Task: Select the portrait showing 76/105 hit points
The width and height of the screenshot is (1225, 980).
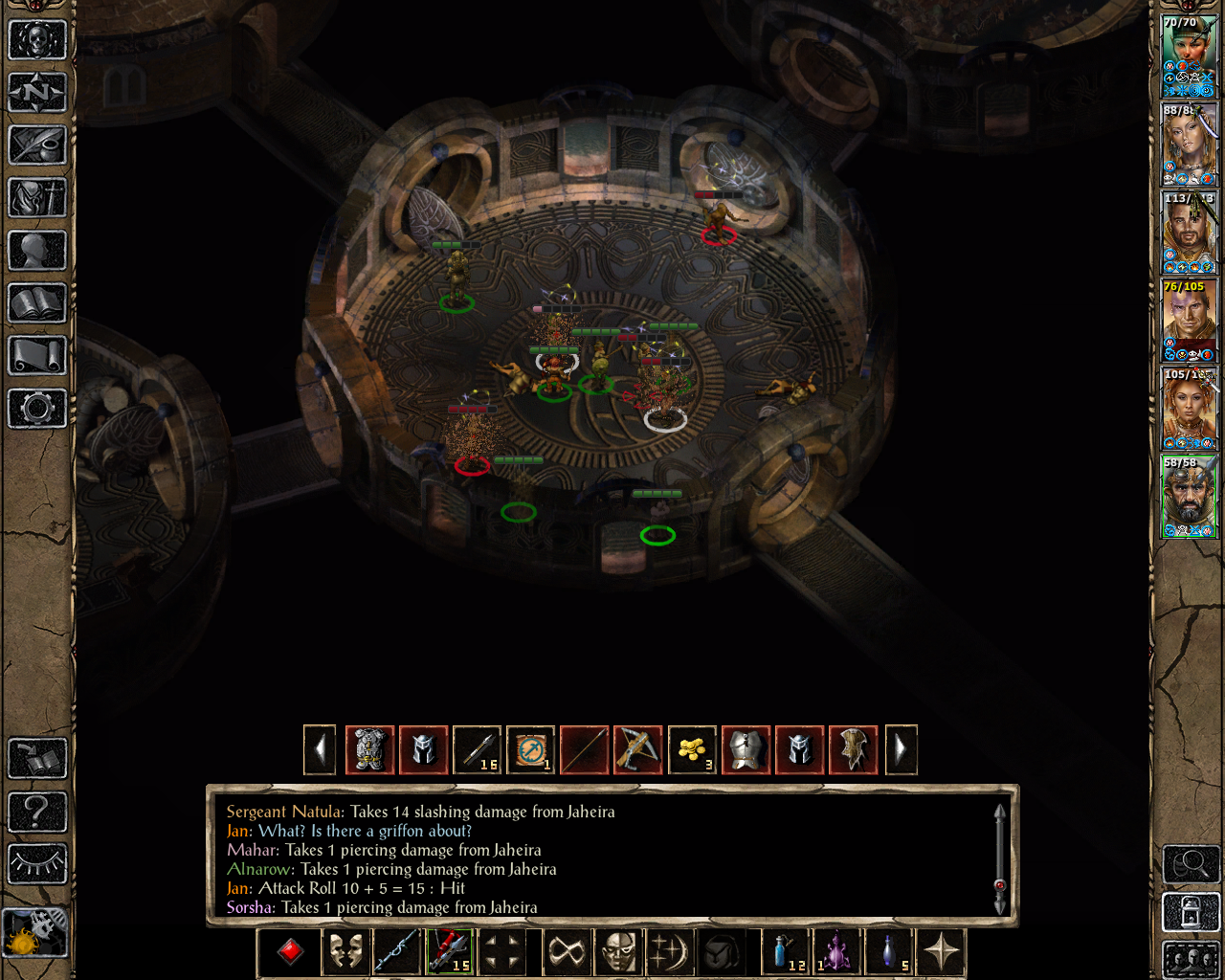Action: [1190, 321]
